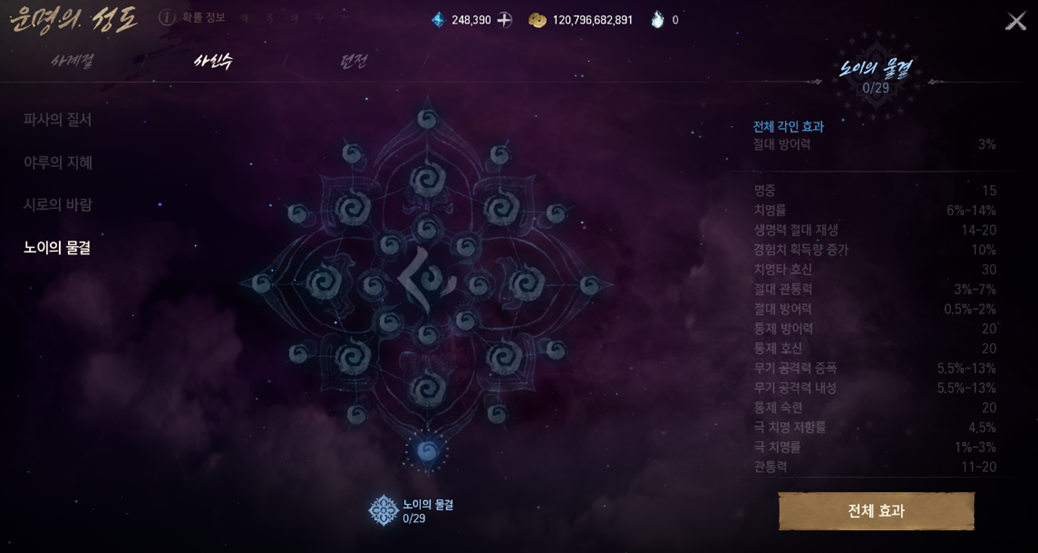Select the 사신수 tab
This screenshot has width=1038, height=553.
(213, 61)
